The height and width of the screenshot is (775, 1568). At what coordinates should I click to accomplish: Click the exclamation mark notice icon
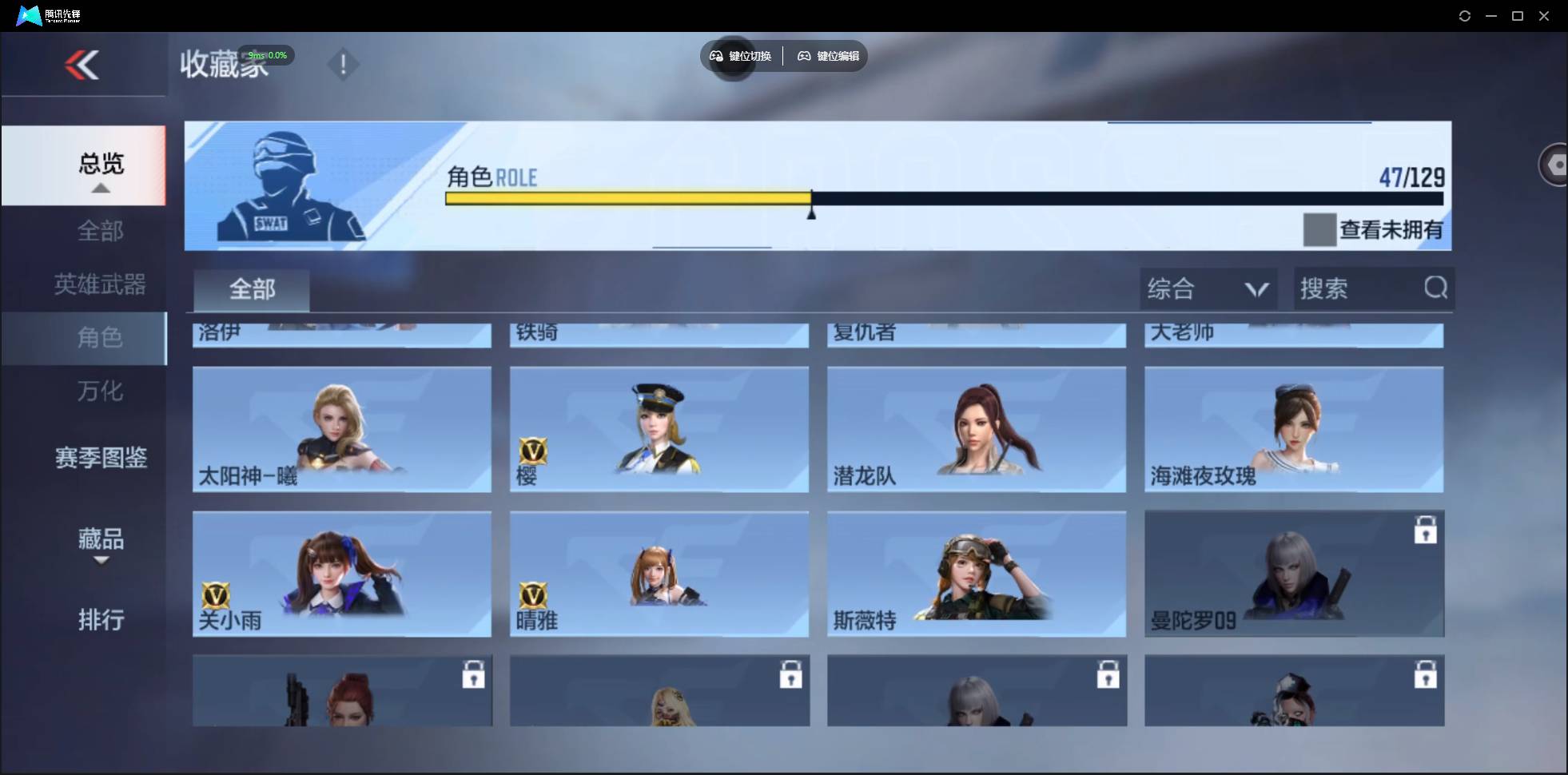(344, 64)
